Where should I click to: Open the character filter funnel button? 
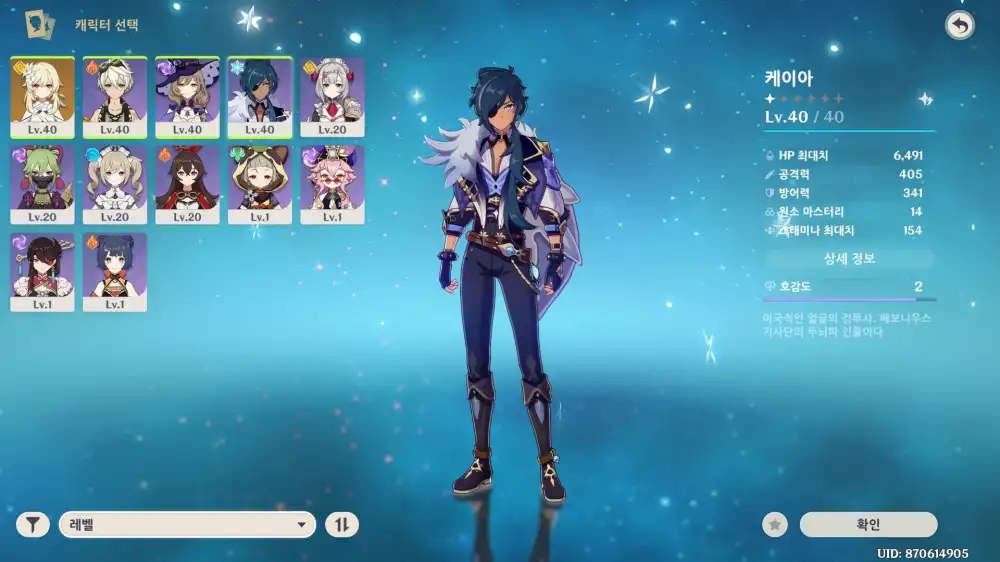(33, 524)
